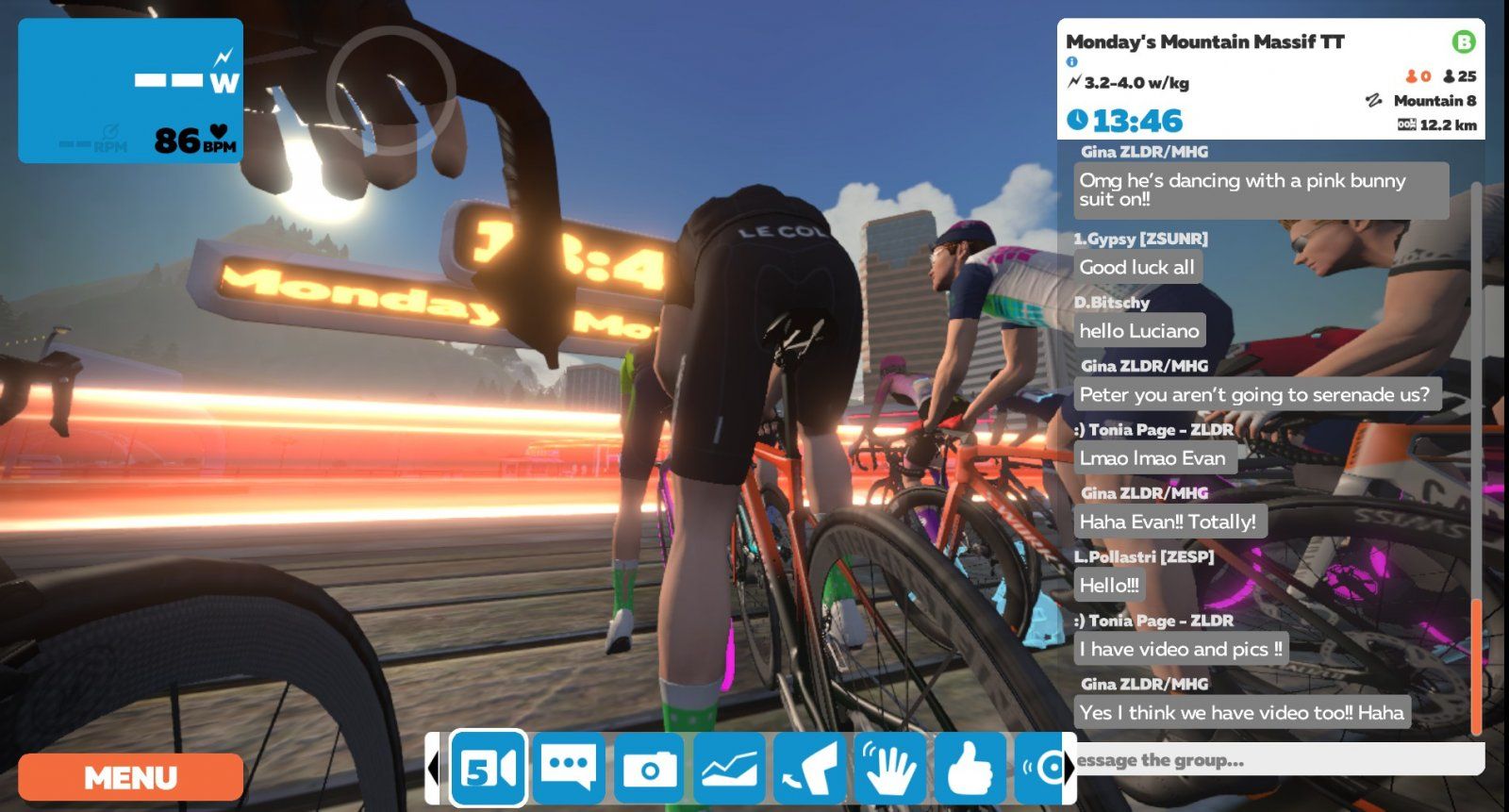1509x812 pixels.
Task: Activate the partially visible bell icon
Action: pyautogui.click(x=1043, y=769)
